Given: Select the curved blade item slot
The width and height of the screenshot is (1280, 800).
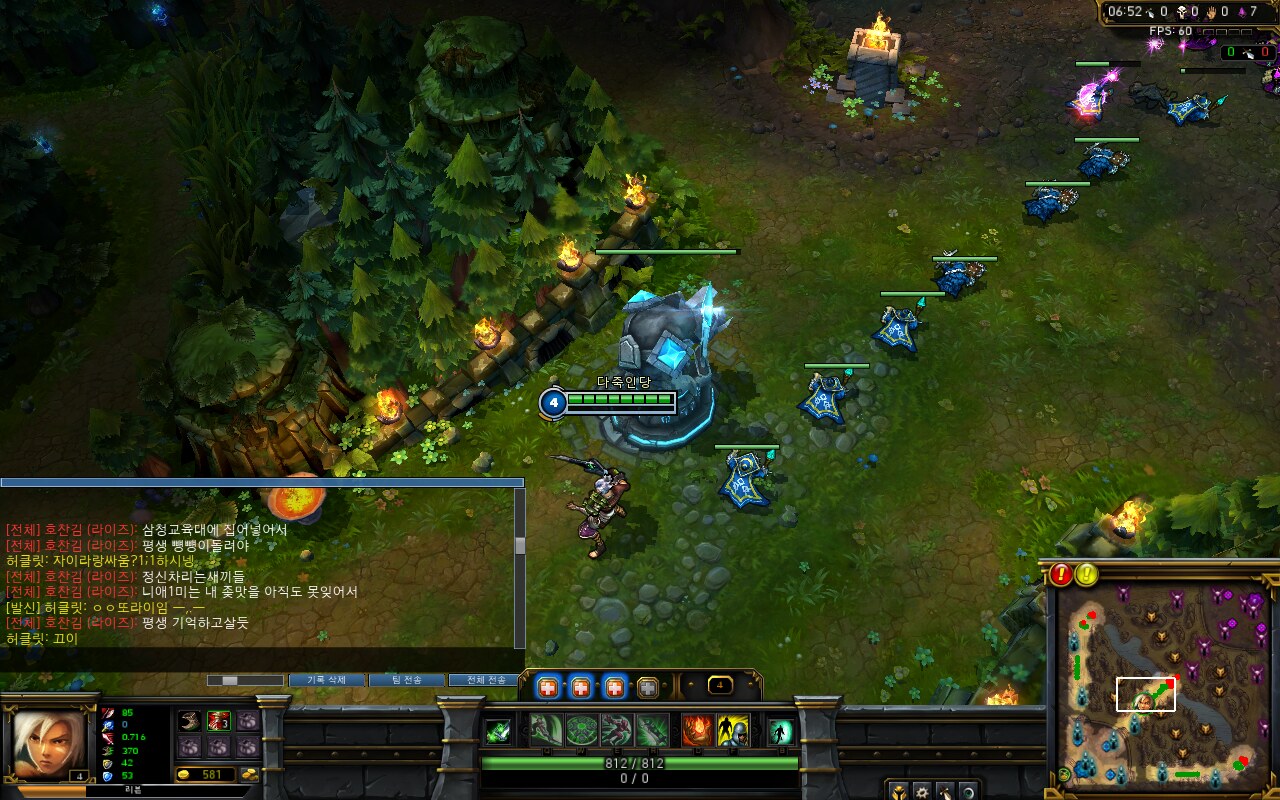Looking at the screenshot, I should tap(190, 721).
